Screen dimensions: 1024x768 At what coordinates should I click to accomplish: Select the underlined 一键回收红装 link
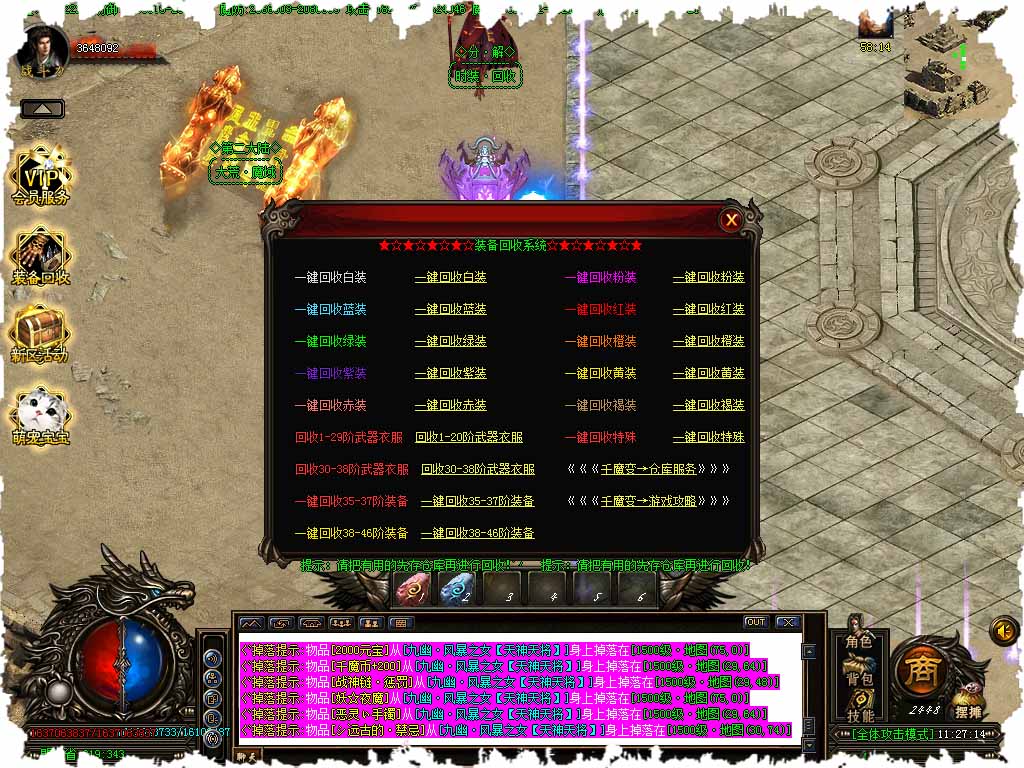point(708,309)
